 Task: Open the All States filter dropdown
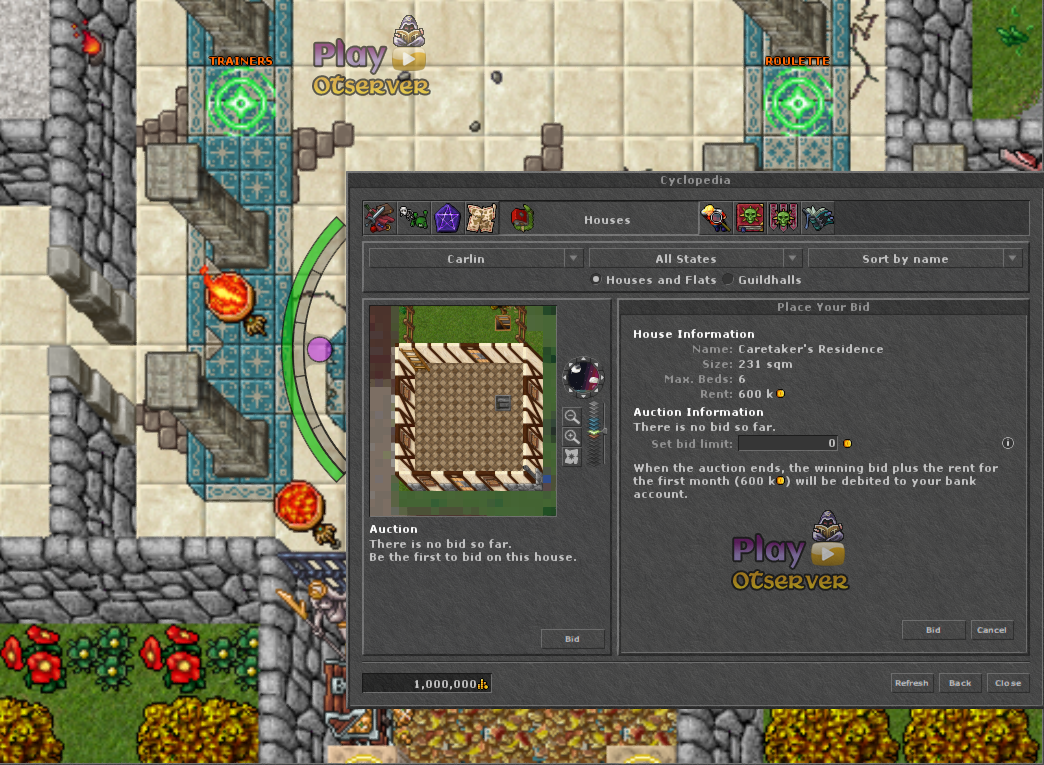[x=695, y=259]
